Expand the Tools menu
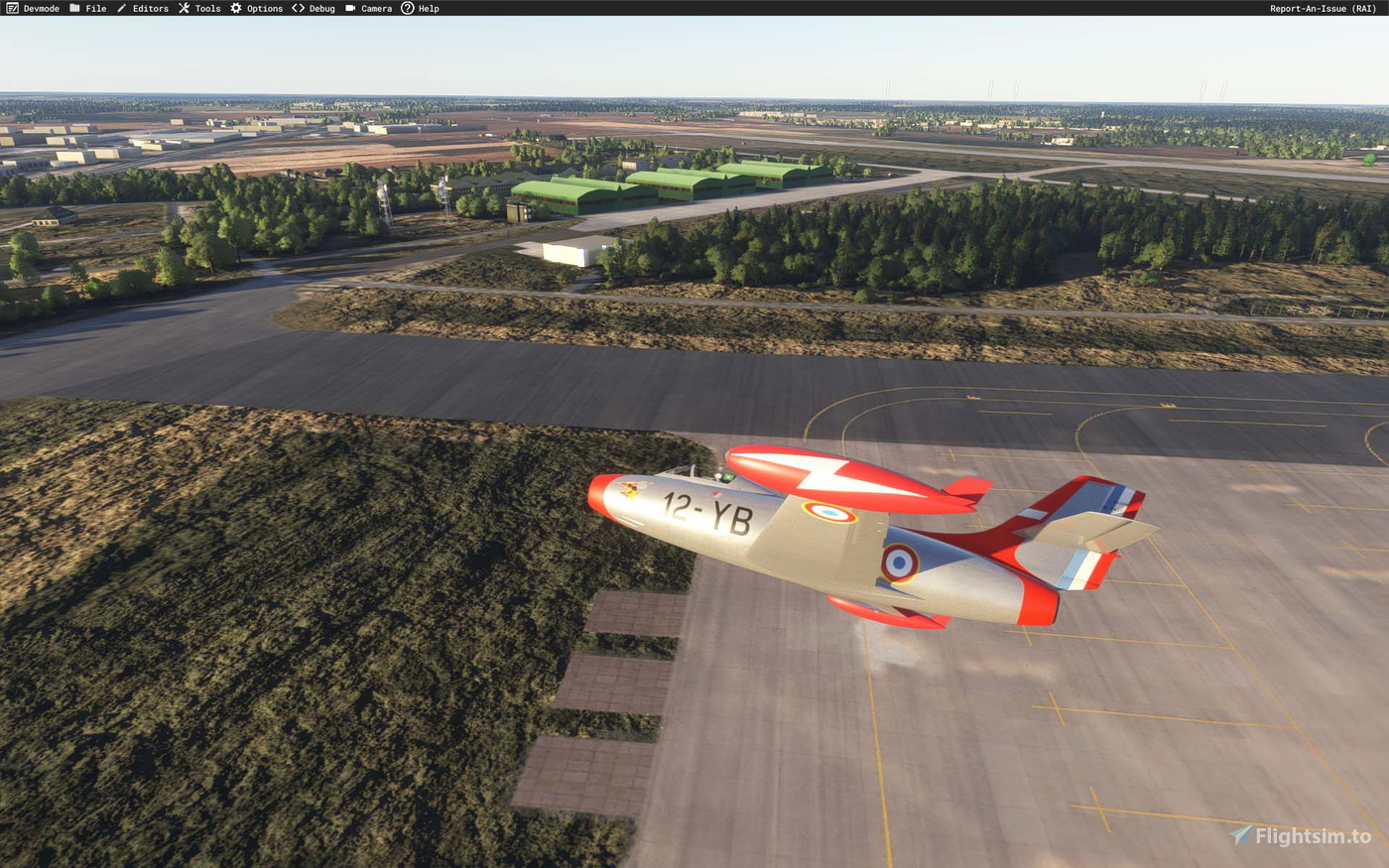 coord(206,8)
